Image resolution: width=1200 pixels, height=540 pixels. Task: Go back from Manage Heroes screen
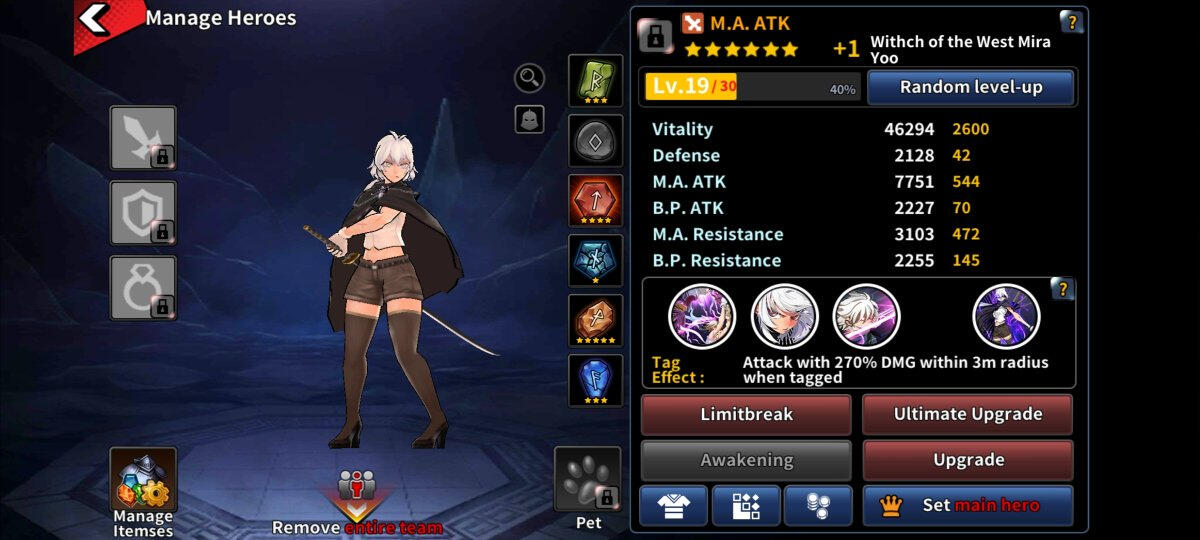tap(94, 19)
